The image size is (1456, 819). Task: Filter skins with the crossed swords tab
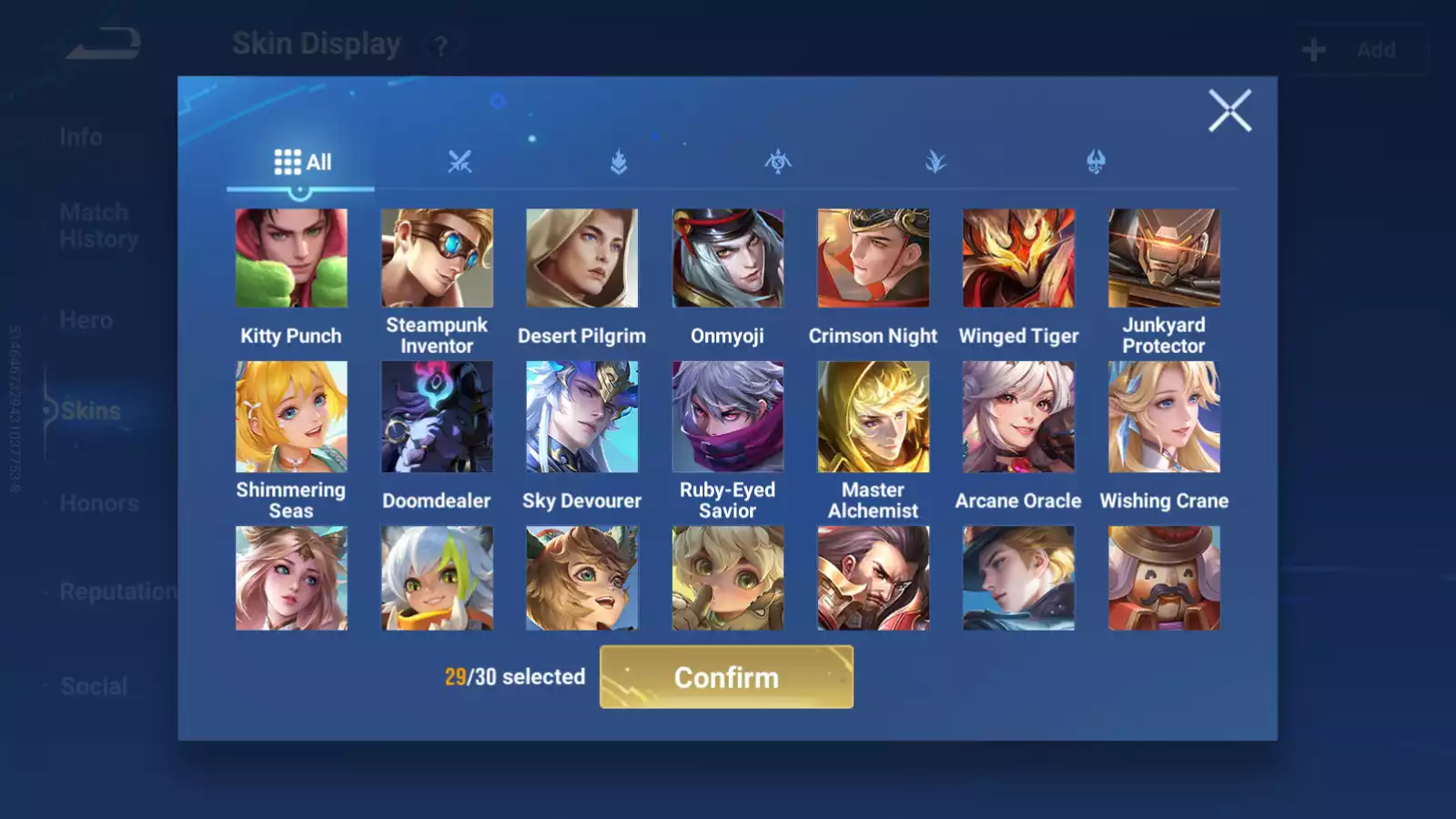click(460, 163)
